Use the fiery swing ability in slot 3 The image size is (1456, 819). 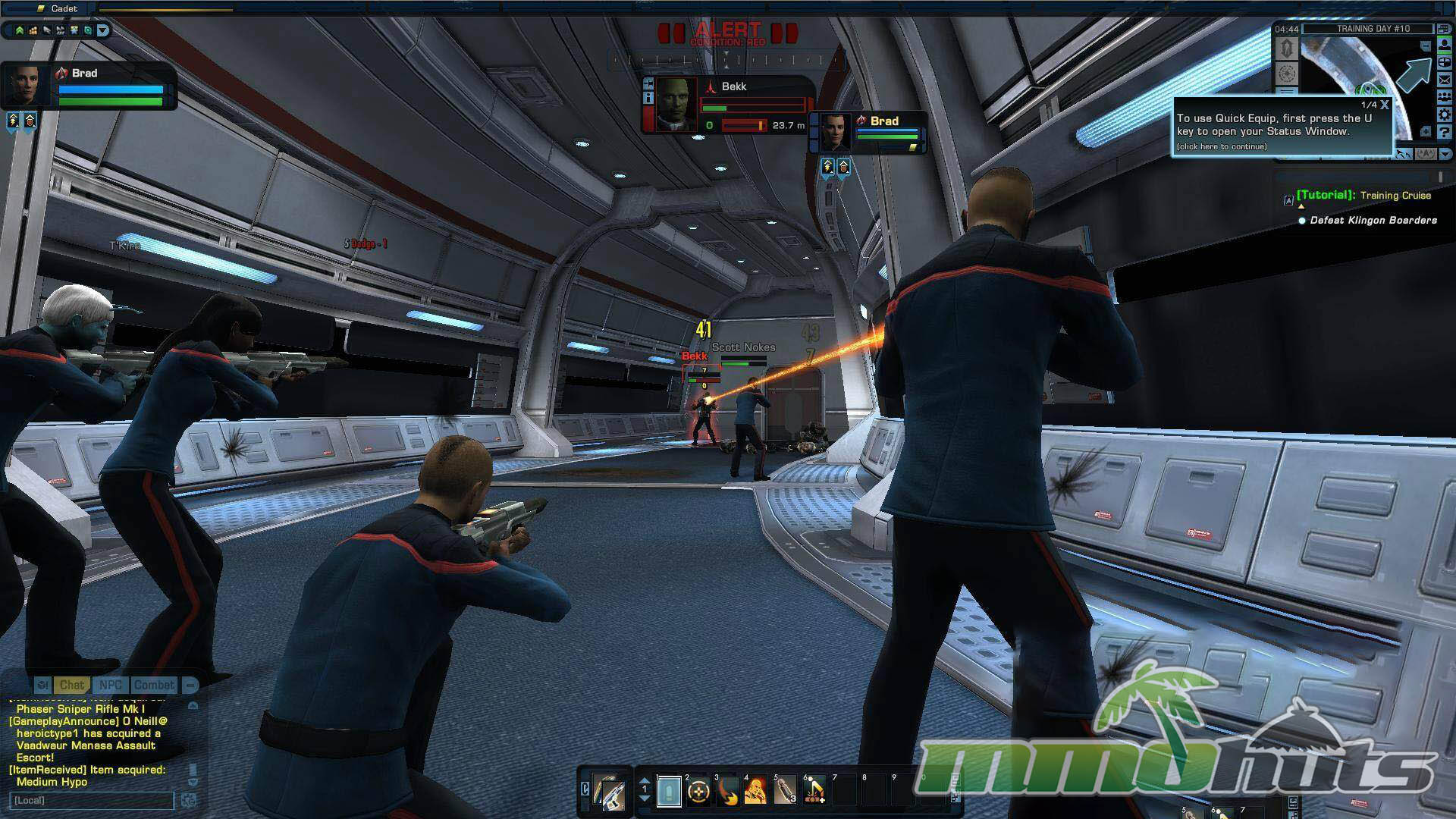pos(727,792)
